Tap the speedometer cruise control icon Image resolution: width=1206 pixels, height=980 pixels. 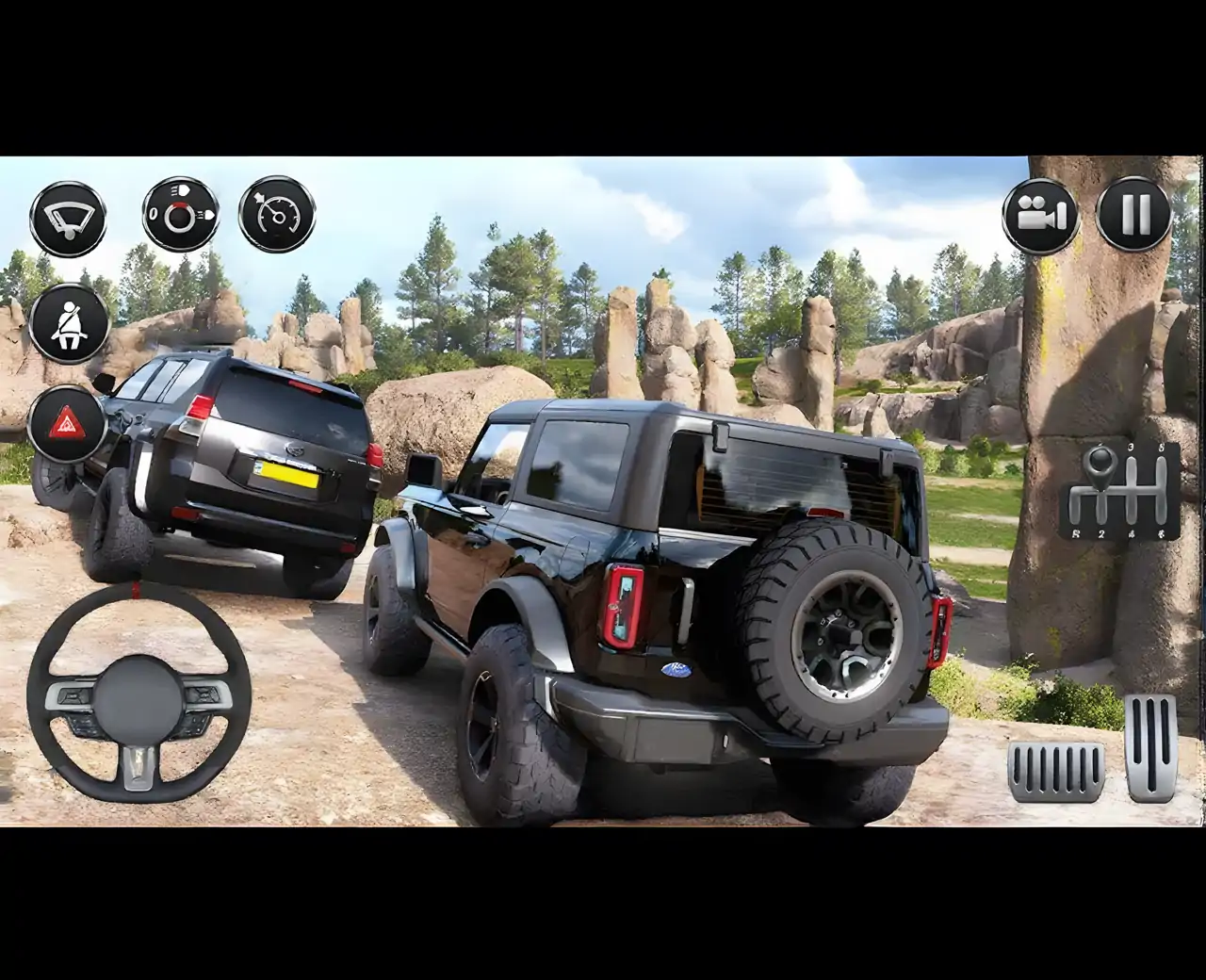point(277,215)
